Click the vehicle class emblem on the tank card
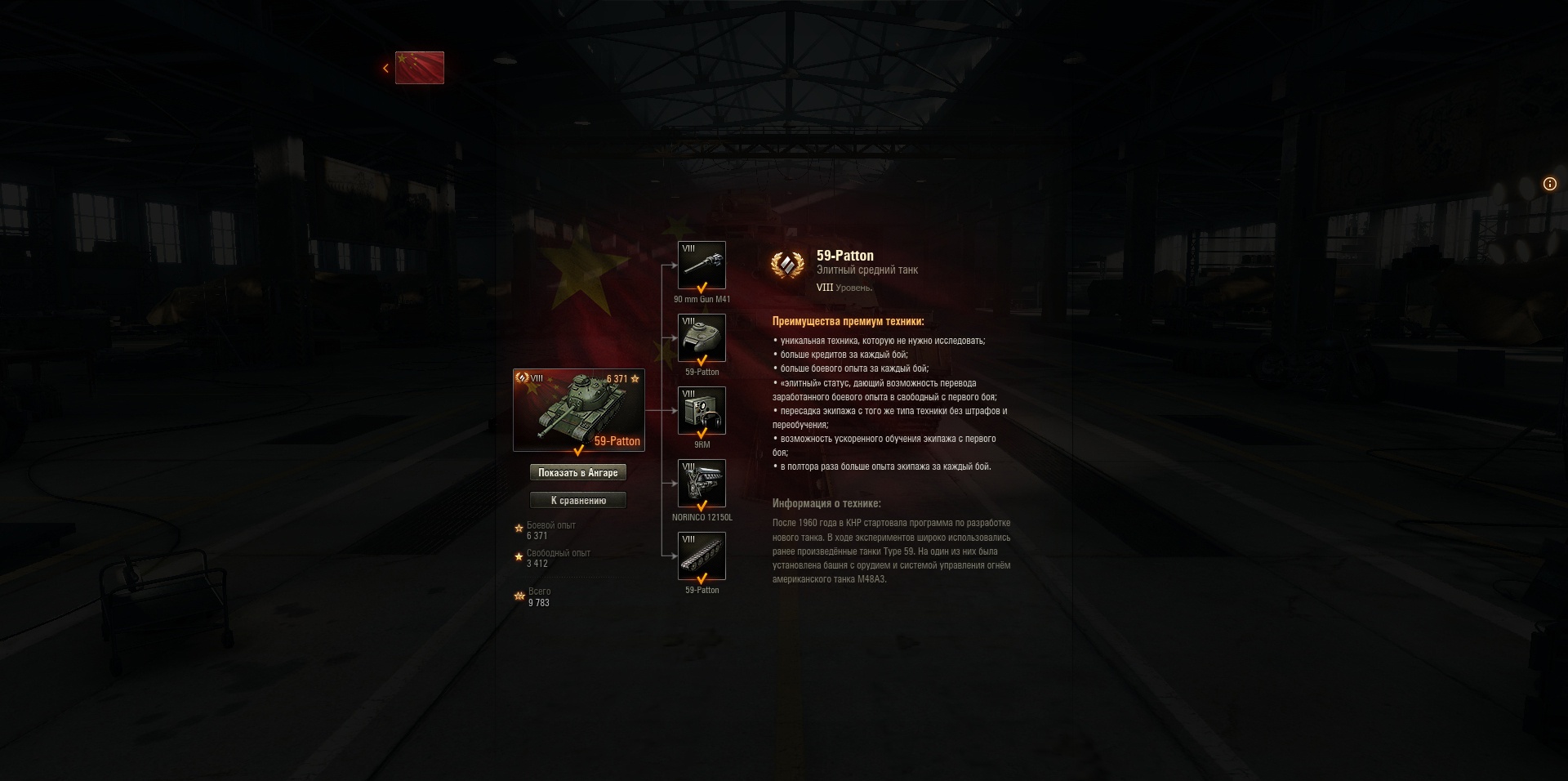 [x=523, y=377]
